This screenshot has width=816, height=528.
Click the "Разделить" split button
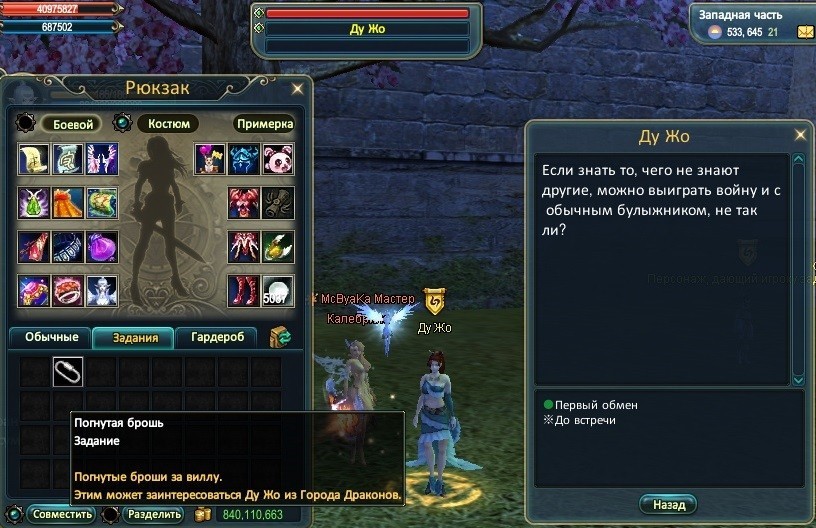click(154, 515)
